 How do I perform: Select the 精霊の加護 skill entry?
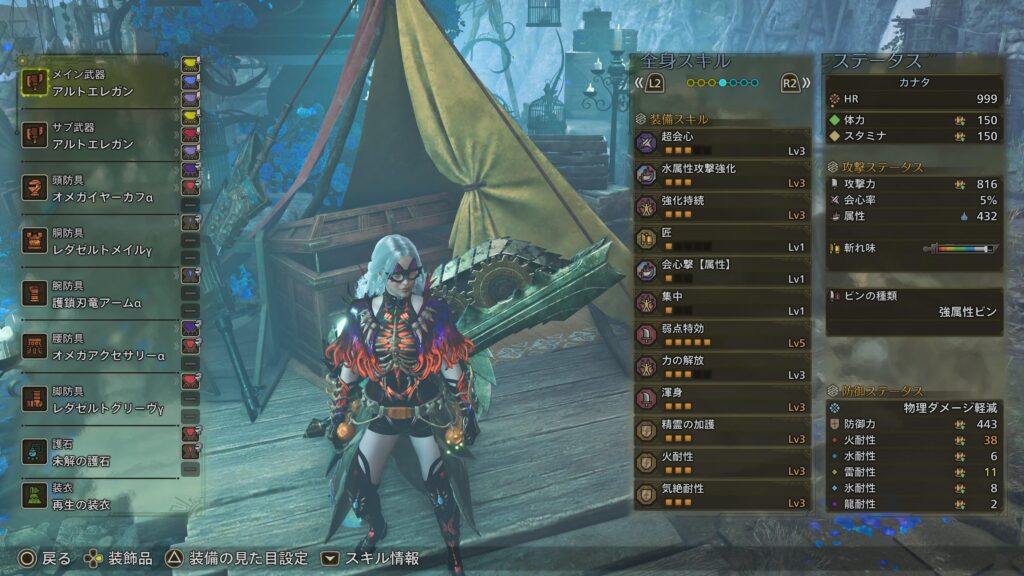[721, 431]
